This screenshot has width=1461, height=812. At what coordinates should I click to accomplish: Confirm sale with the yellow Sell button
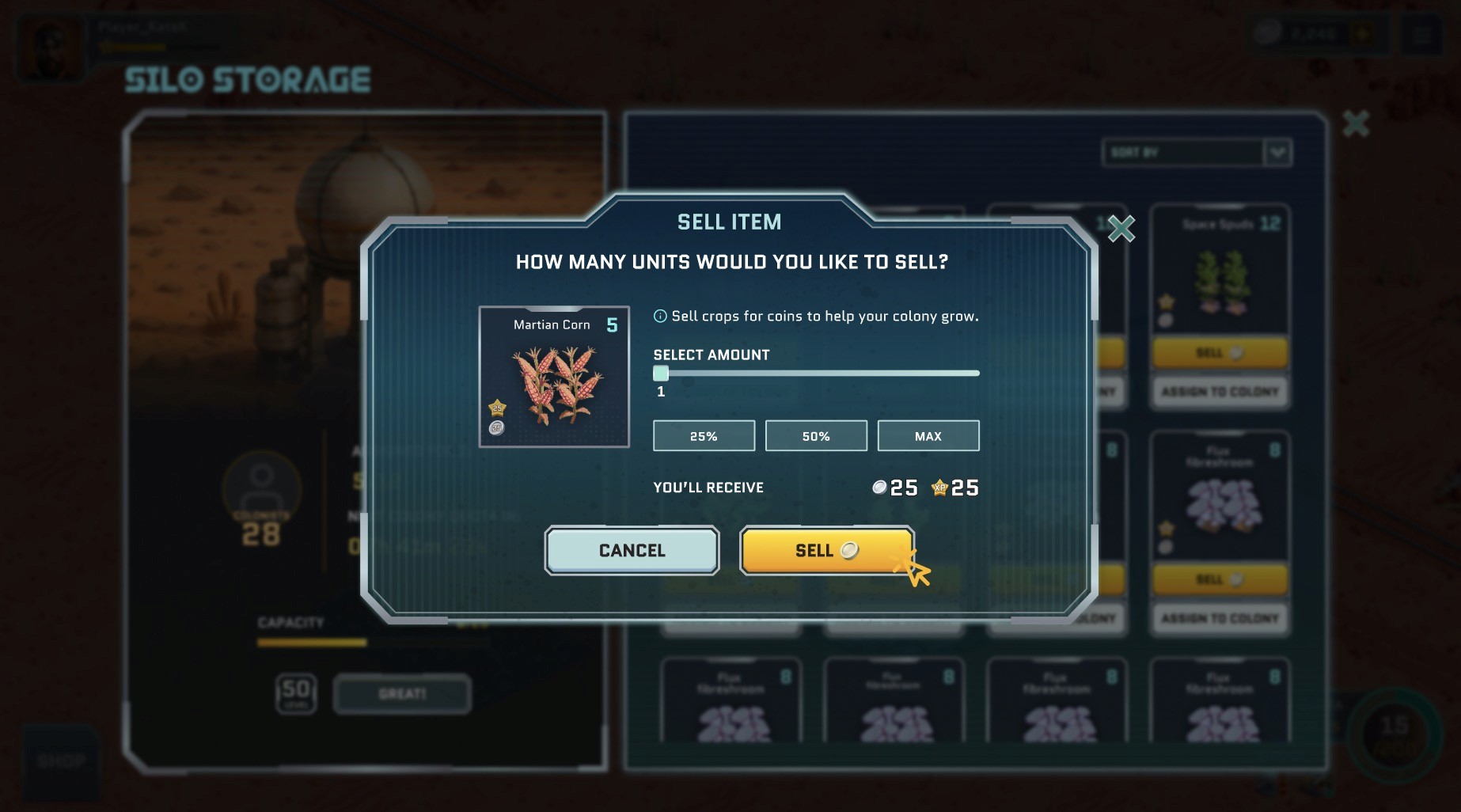point(826,550)
